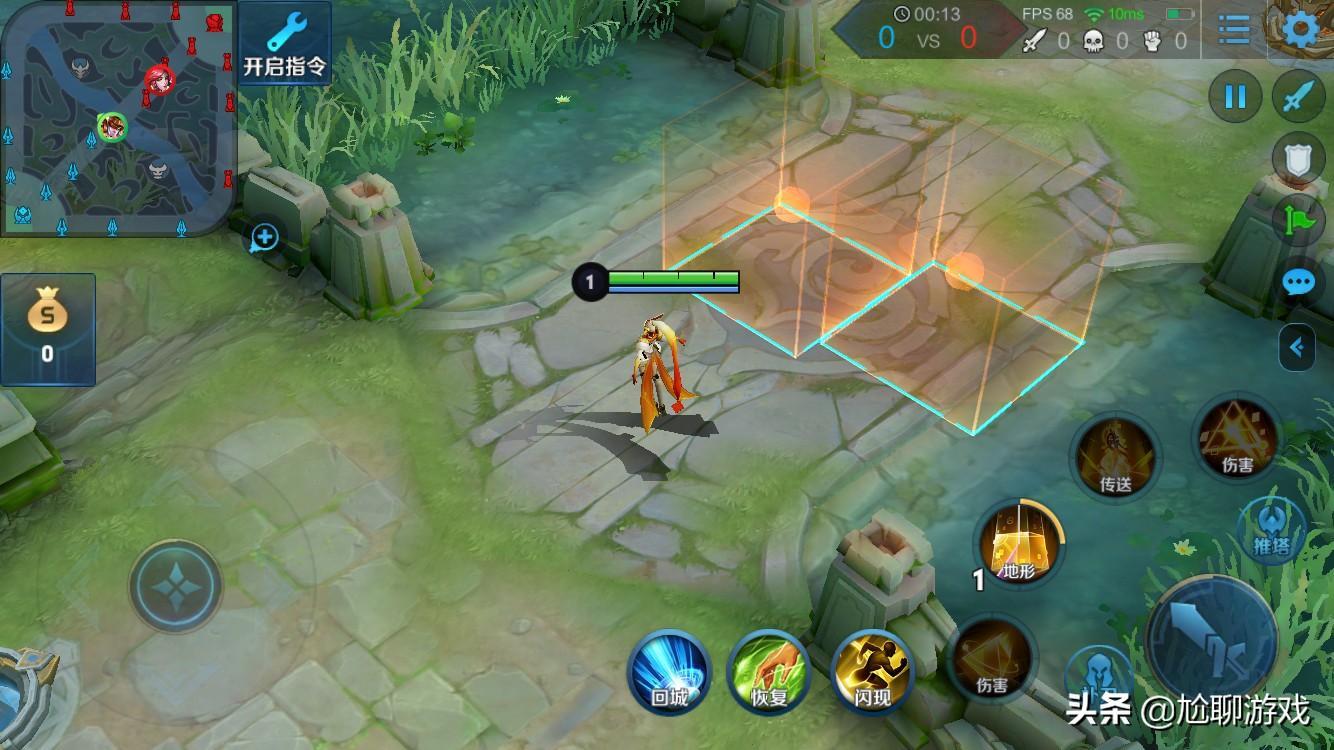
Task: Tap the shield signal button
Action: coord(1298,159)
